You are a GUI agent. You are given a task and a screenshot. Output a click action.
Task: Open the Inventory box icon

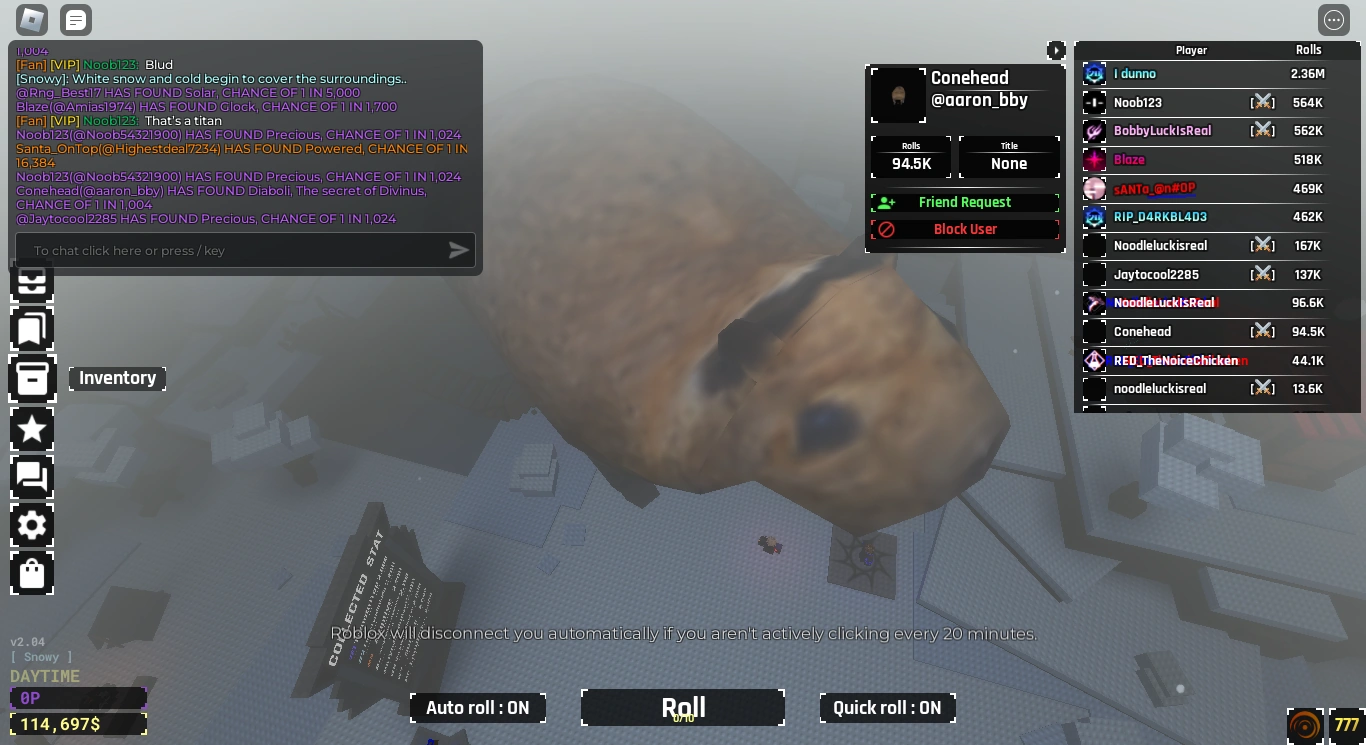click(x=31, y=378)
